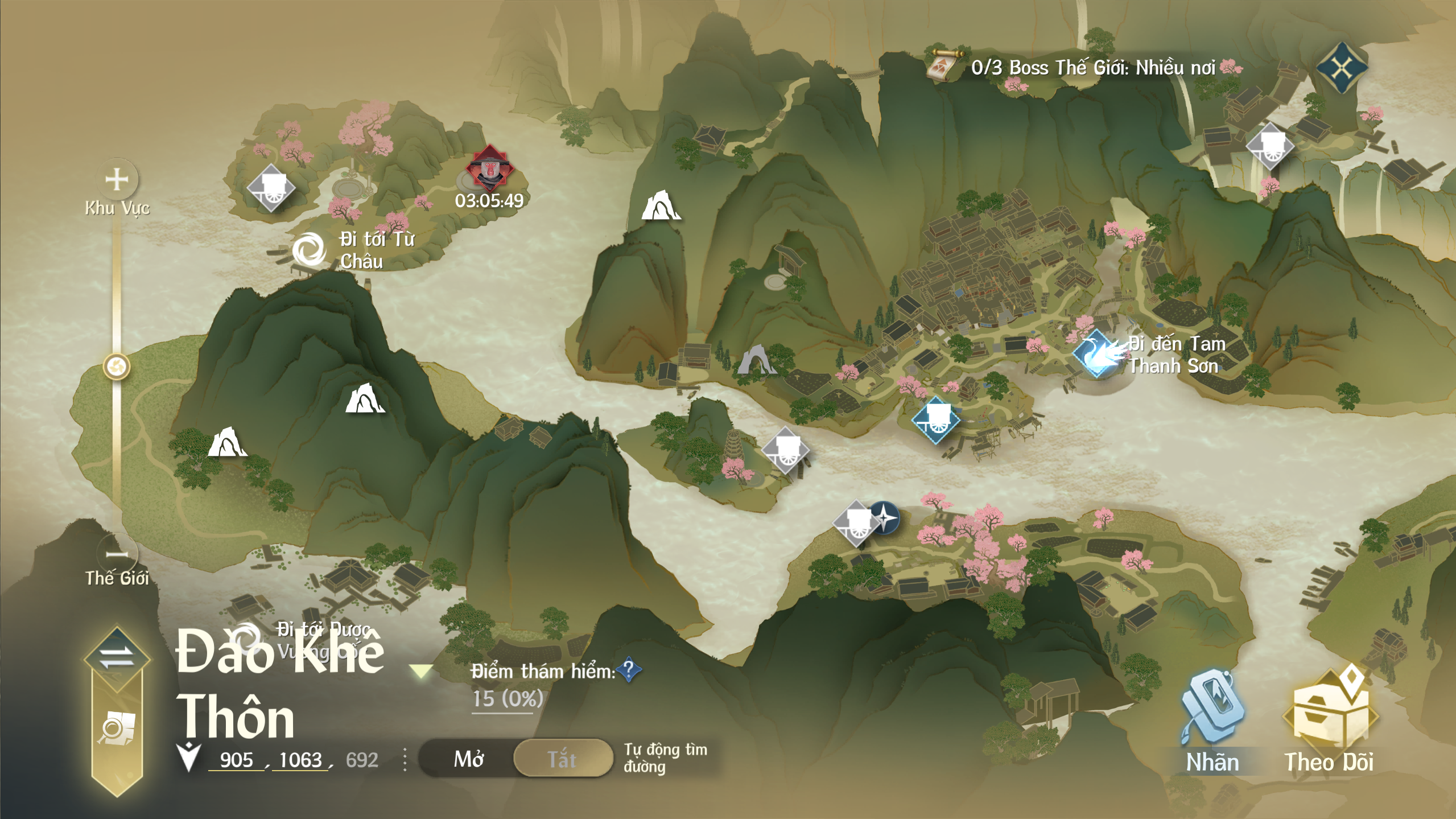The image size is (1456, 819).
Task: Zoom out with the Thế Giới minus button
Action: [x=117, y=553]
